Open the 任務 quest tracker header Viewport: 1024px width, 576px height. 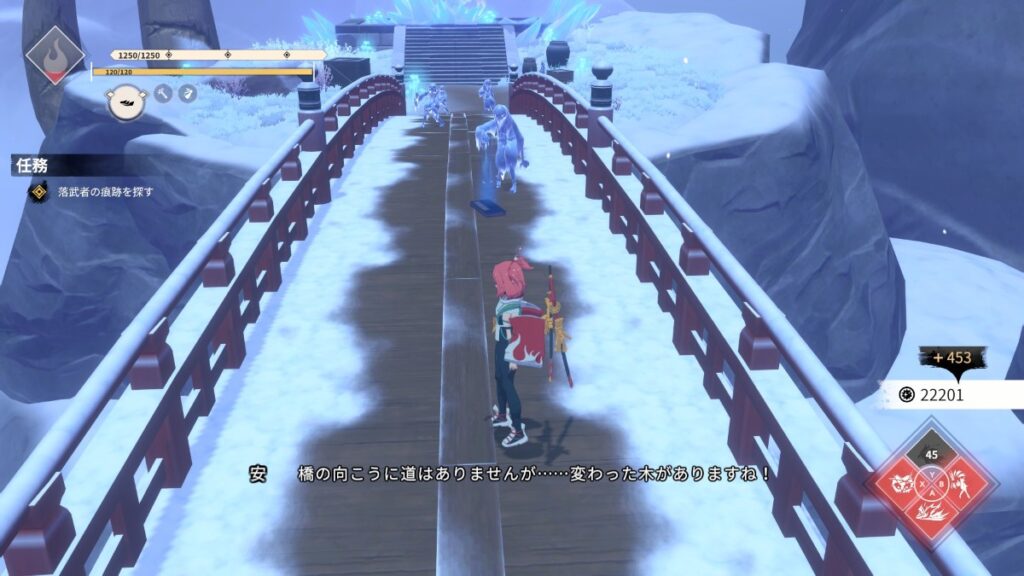31,166
